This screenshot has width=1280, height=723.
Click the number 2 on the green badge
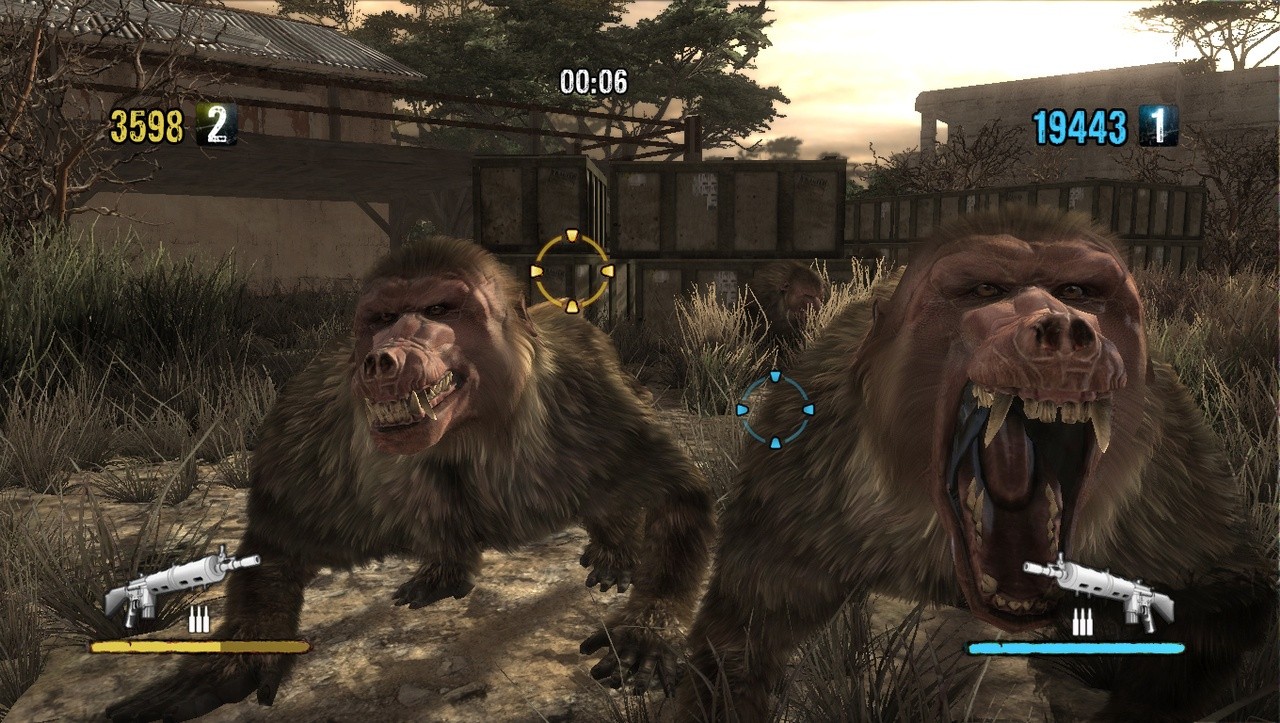218,127
